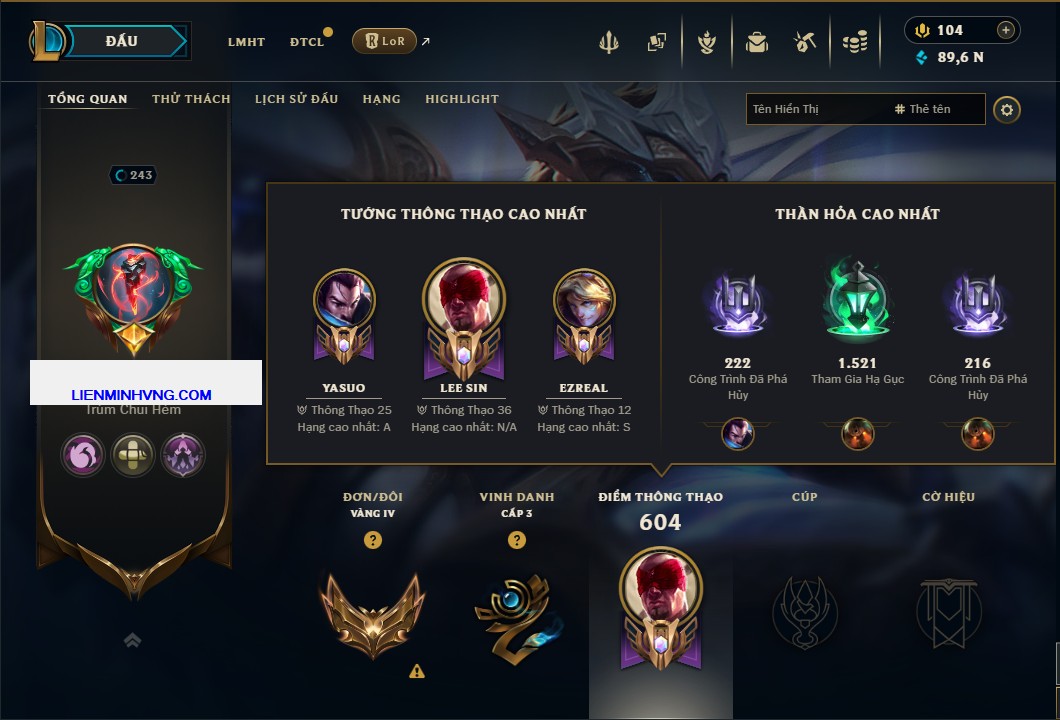
Task: Open the backpack collection icon
Action: (x=756, y=42)
